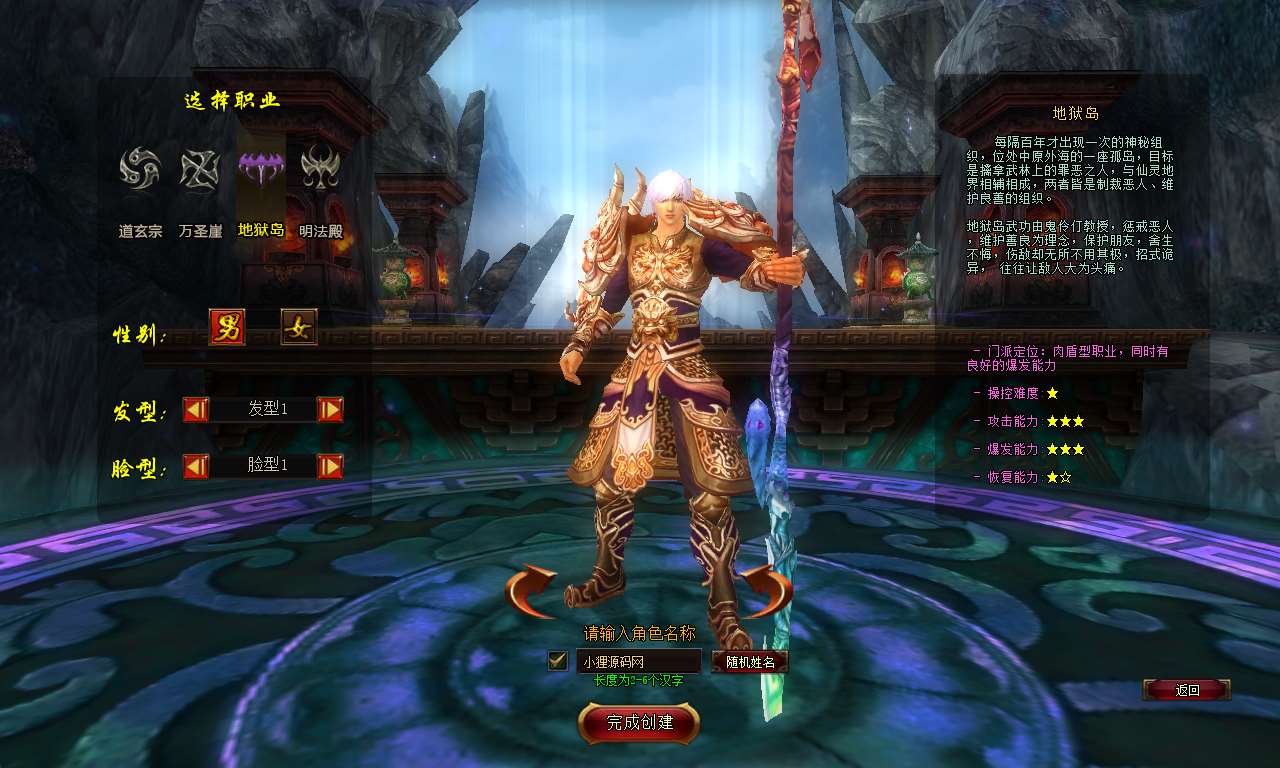
Task: Select the 道玄宗 class icon
Action: click(140, 168)
